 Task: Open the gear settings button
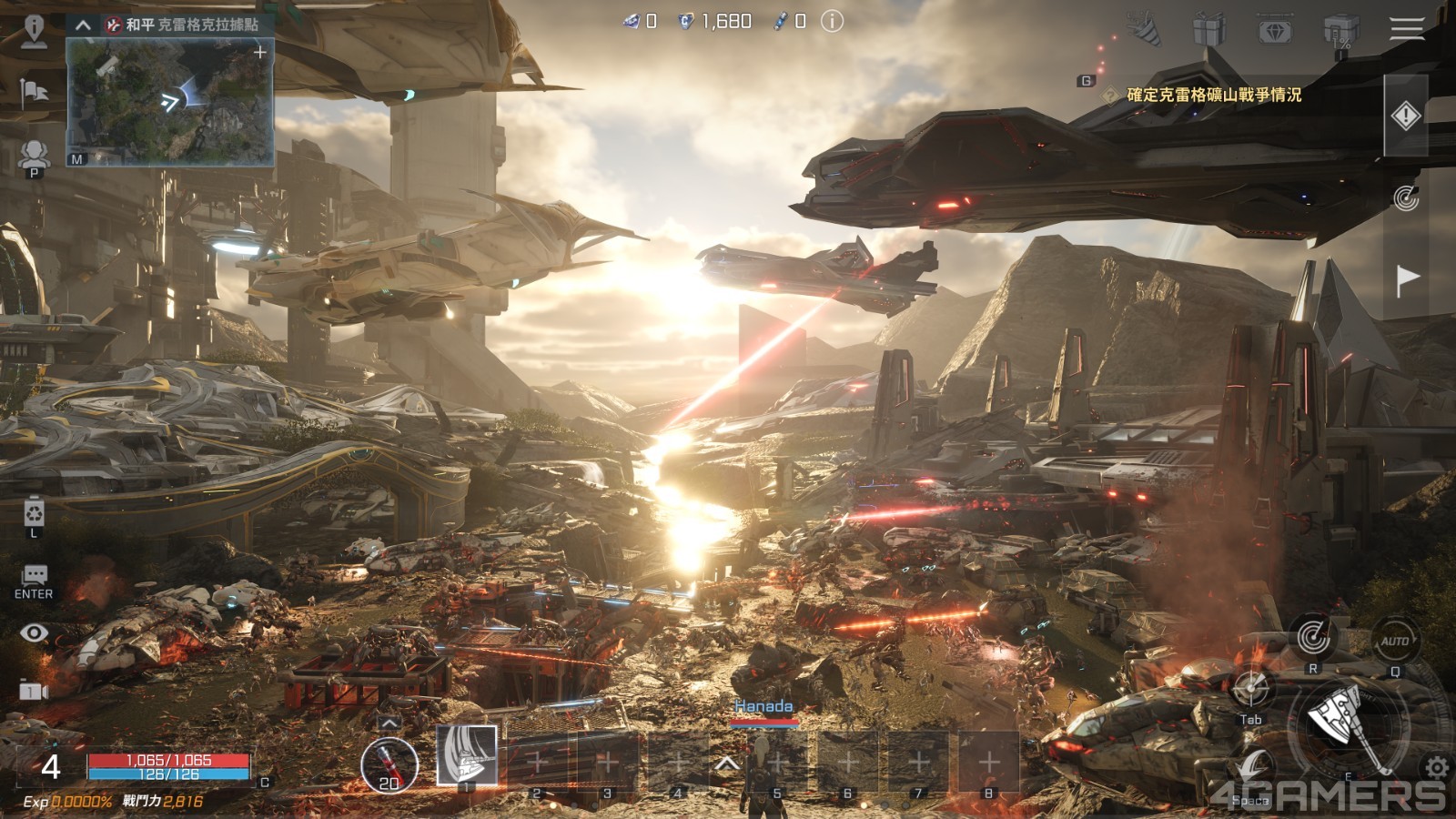[x=1437, y=767]
